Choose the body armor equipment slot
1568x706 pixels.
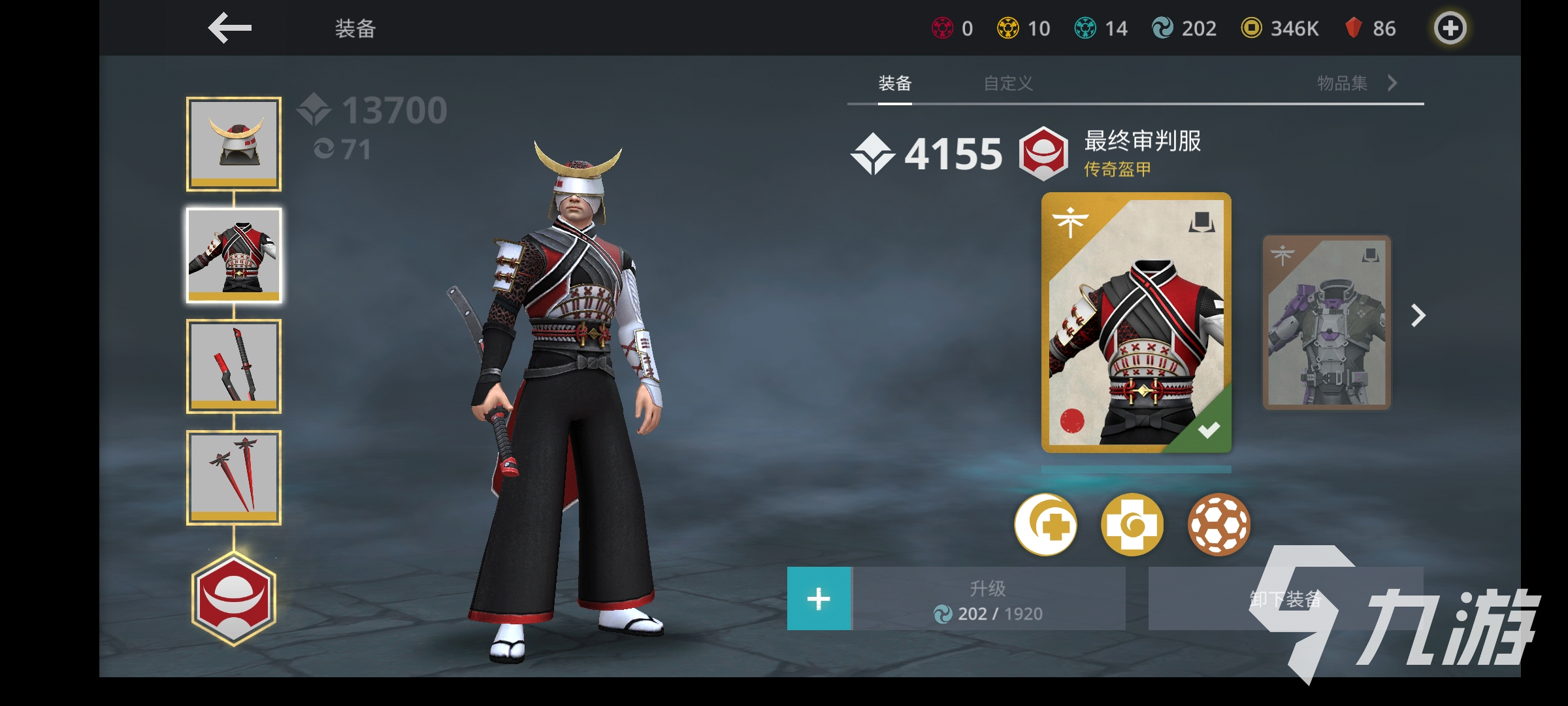tap(234, 256)
